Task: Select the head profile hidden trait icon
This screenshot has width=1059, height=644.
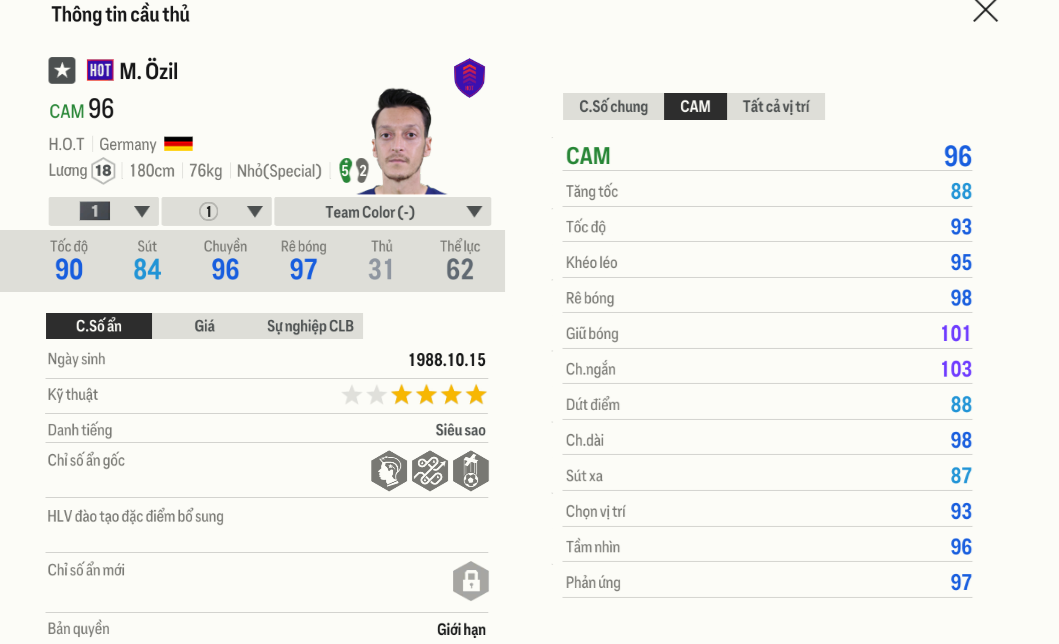Action: [x=388, y=470]
